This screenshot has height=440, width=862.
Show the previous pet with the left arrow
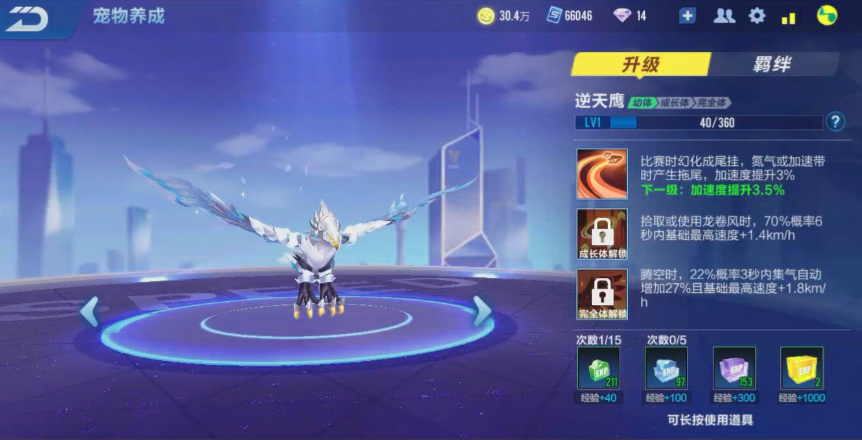tap(90, 312)
